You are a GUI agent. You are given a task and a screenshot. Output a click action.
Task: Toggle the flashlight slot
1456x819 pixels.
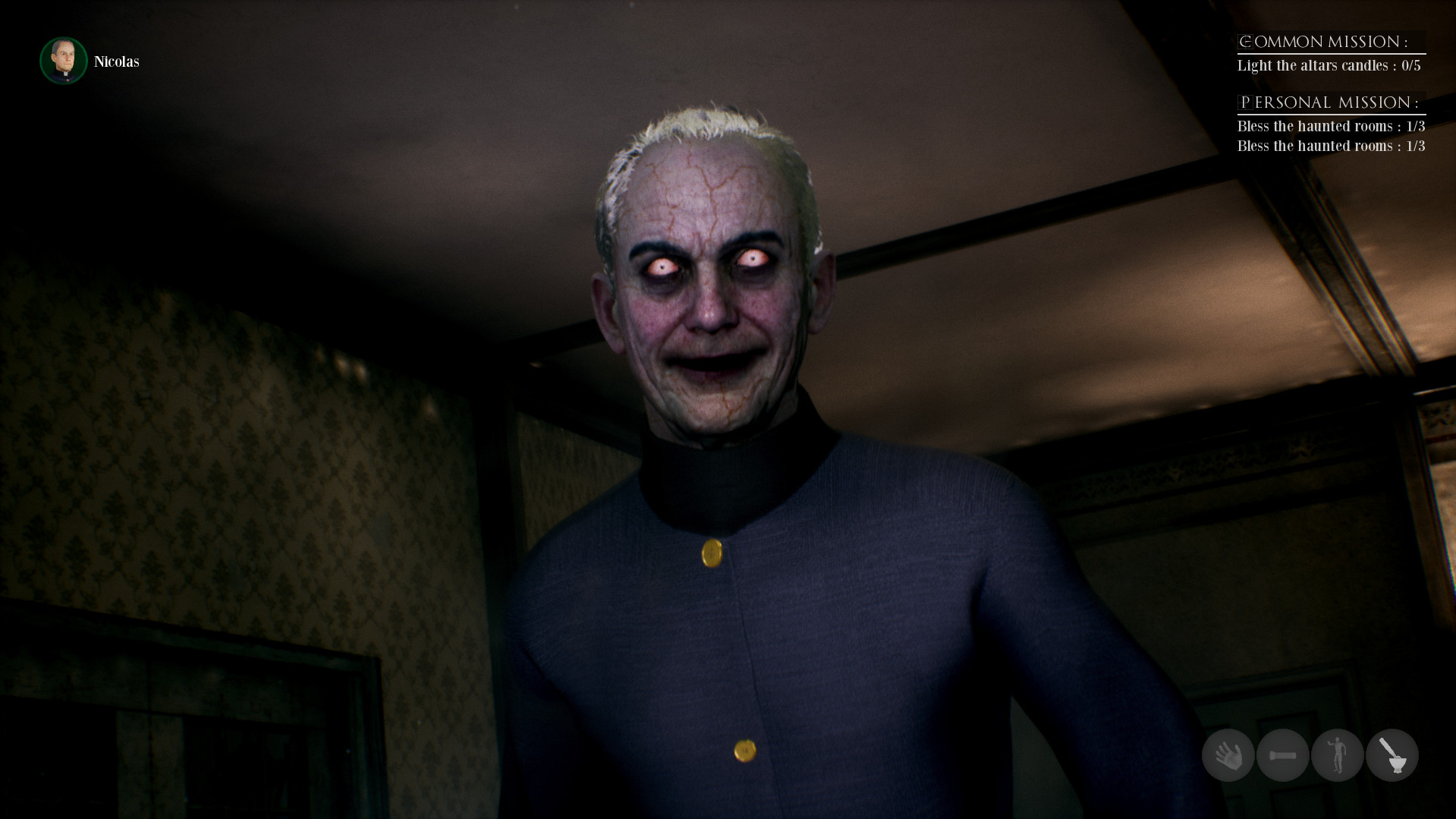click(x=1282, y=755)
